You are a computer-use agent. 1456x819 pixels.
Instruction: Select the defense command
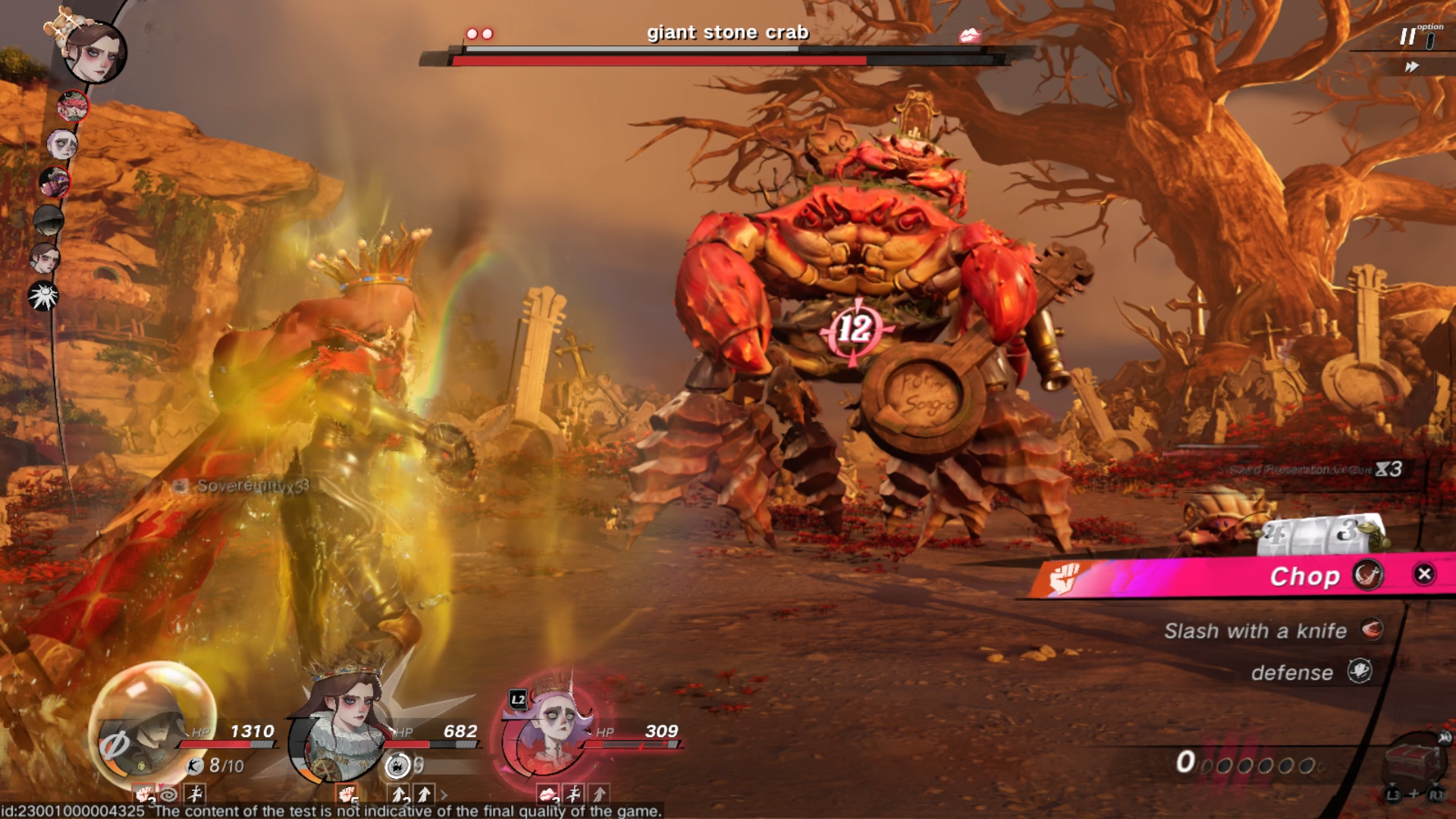click(x=1292, y=672)
